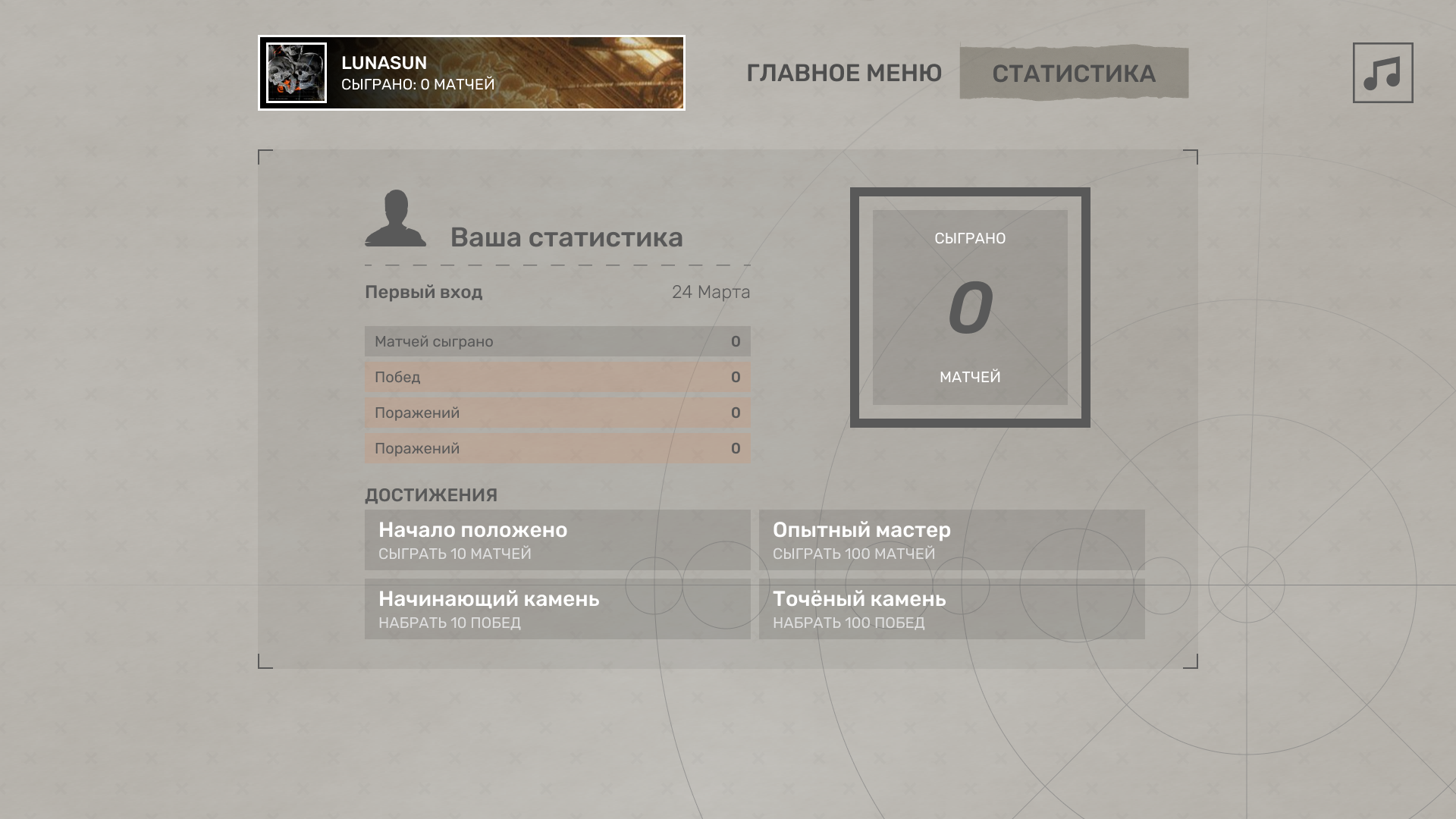This screenshot has height=819, width=1456.
Task: Open the Точёный камень achievement
Action: tap(952, 608)
